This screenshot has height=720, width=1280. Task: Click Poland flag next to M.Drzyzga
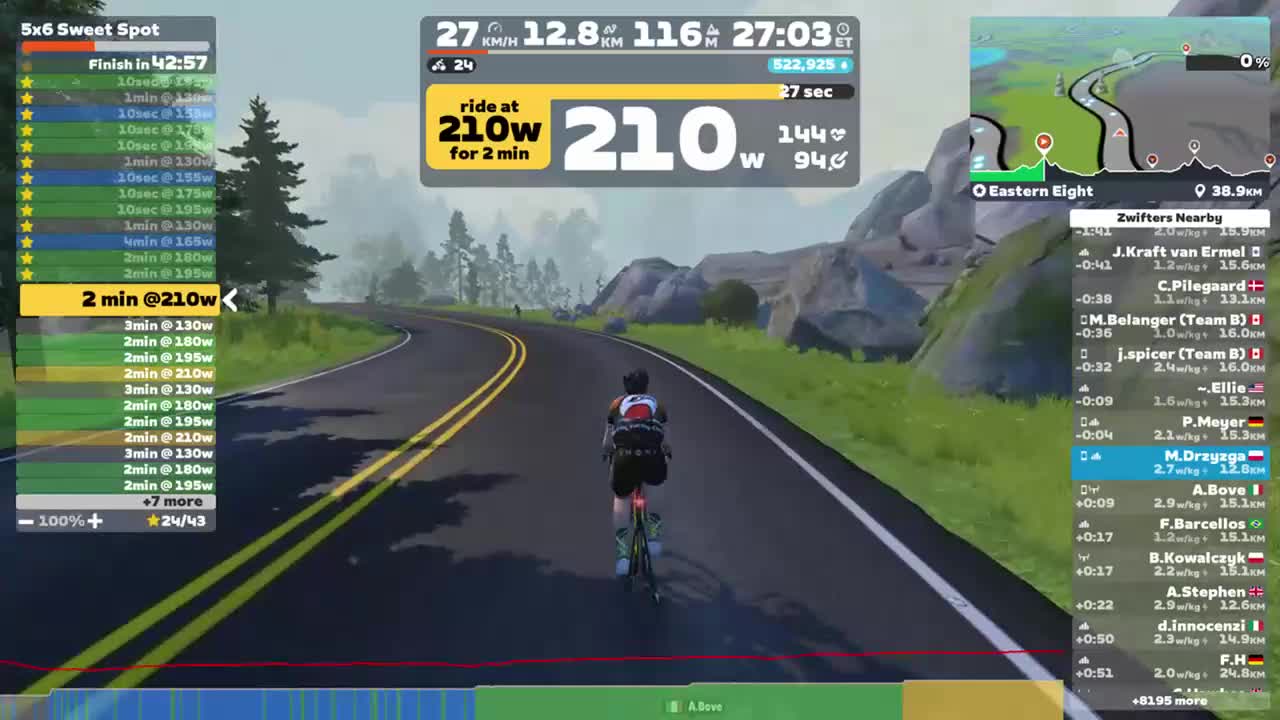(1257, 455)
